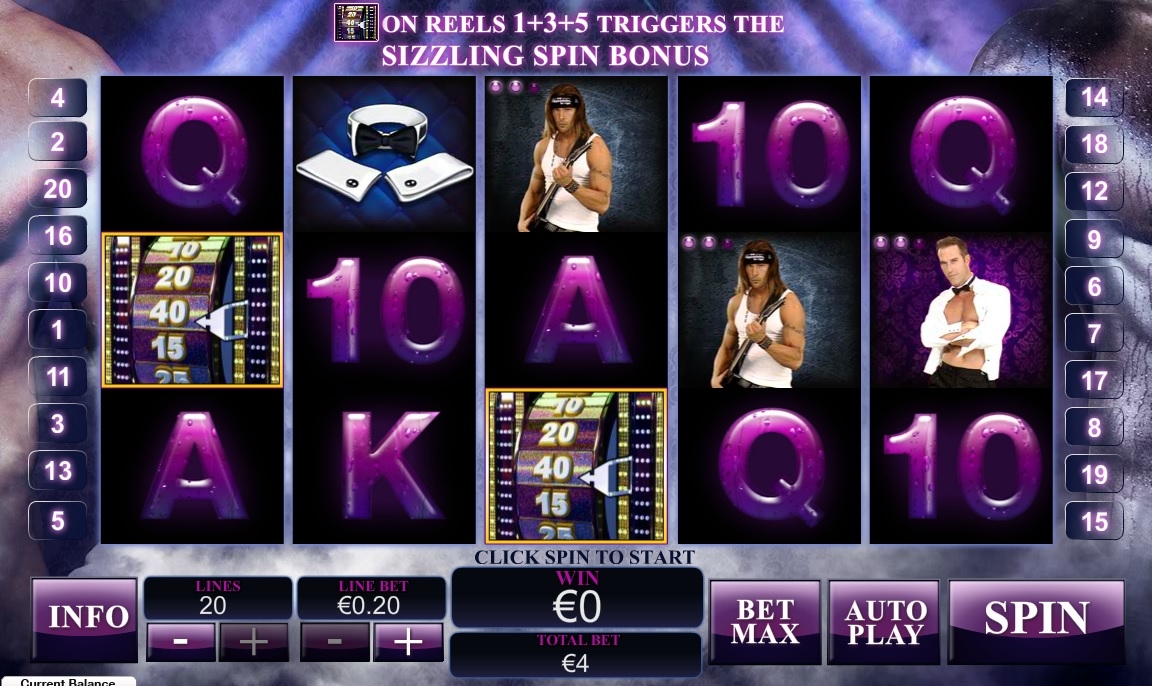
Task: Select payline number 17 marker
Action: pyautogui.click(x=1094, y=380)
